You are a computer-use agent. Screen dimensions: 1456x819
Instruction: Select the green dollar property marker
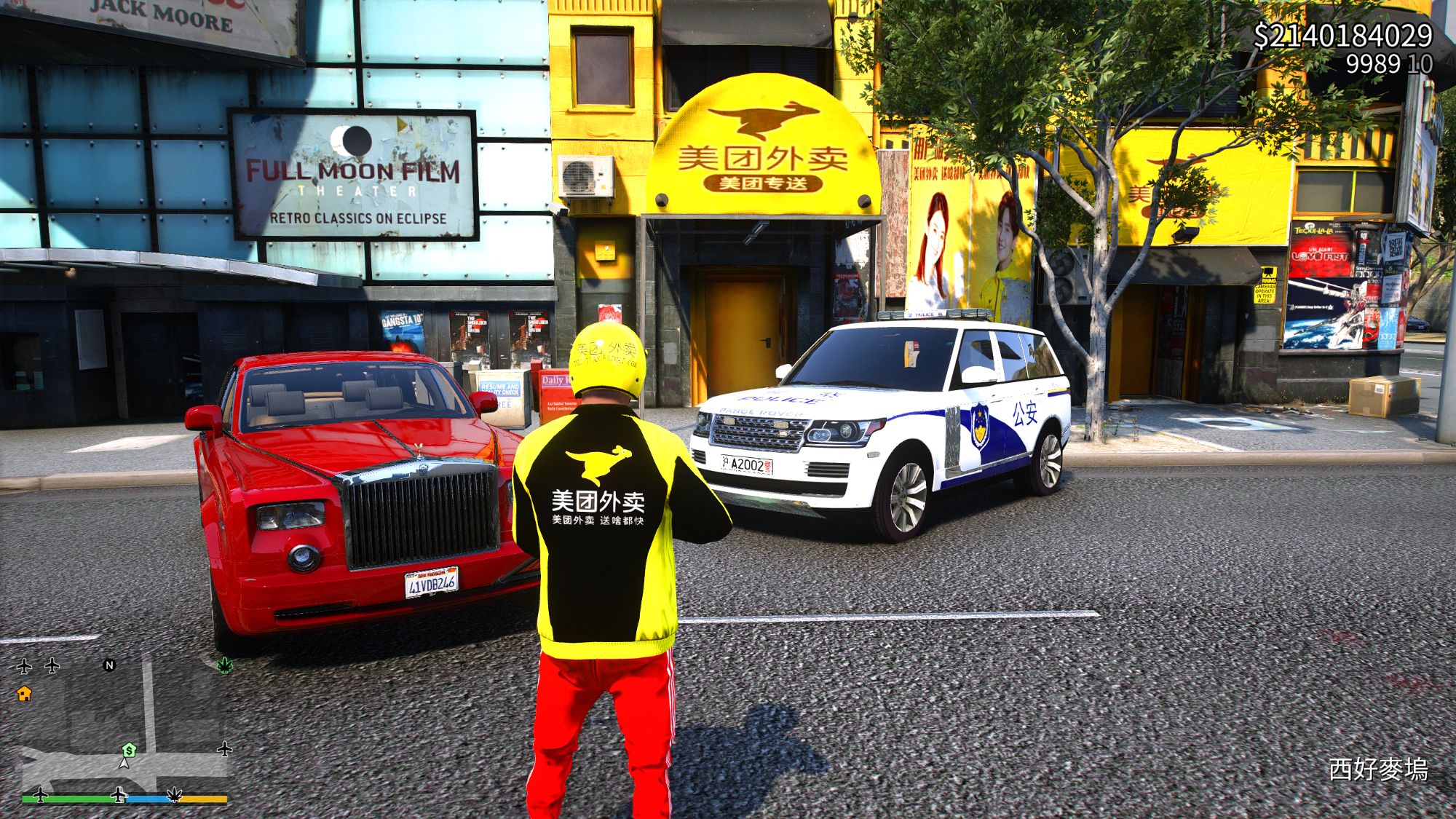point(129,750)
